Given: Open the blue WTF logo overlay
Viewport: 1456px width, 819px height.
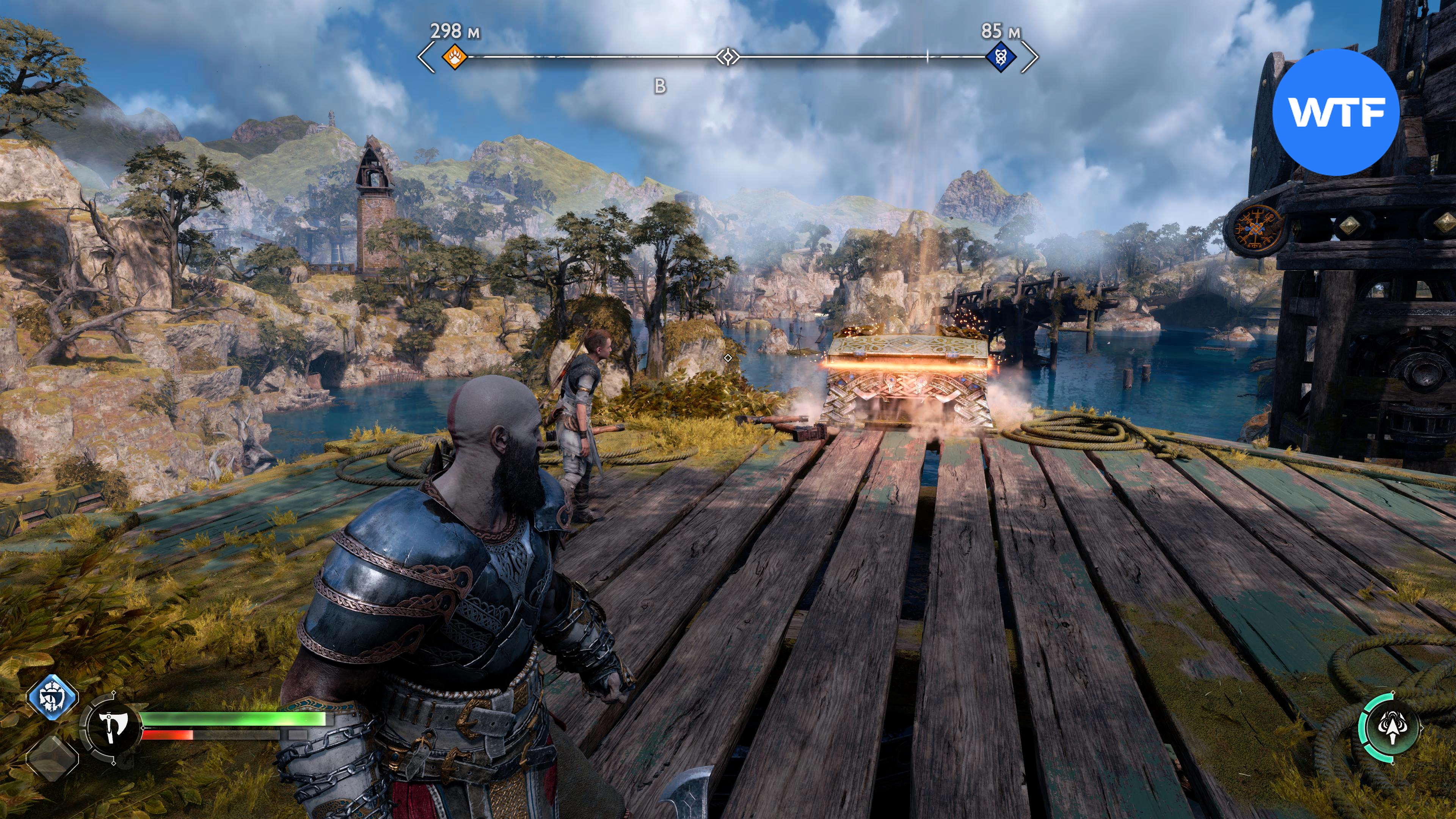Looking at the screenshot, I should [1335, 112].
